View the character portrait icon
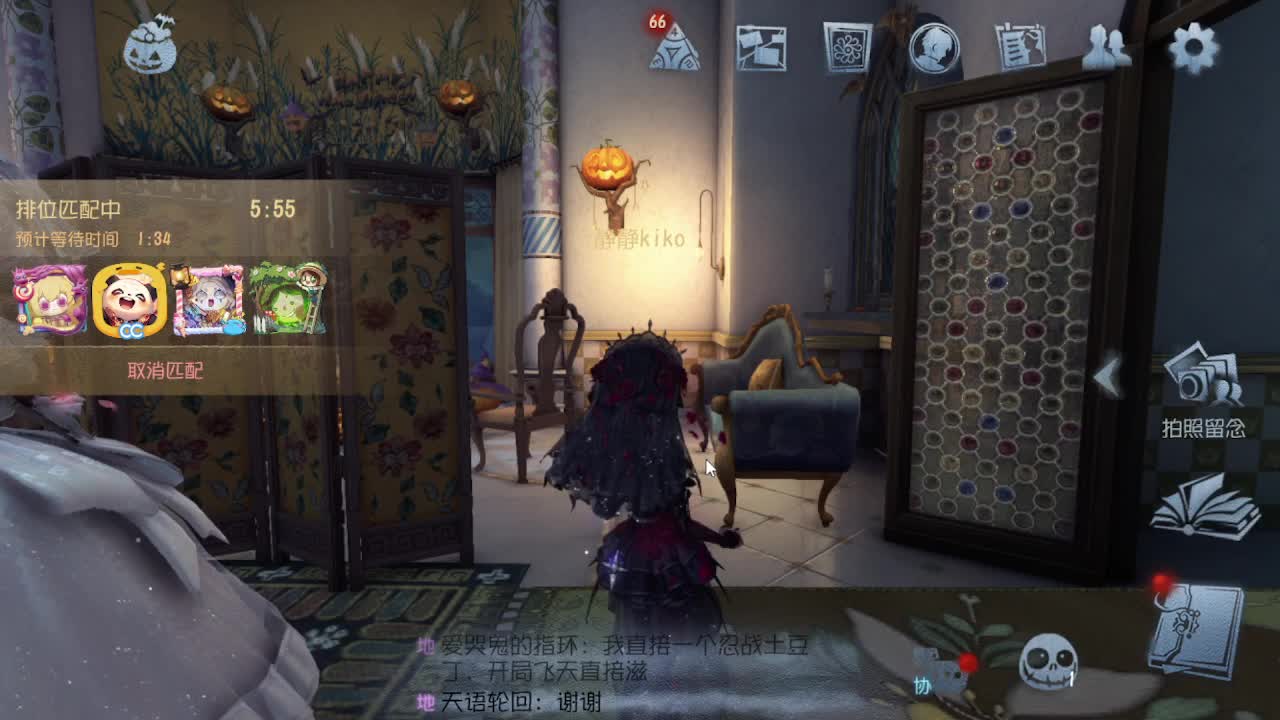 935,45
